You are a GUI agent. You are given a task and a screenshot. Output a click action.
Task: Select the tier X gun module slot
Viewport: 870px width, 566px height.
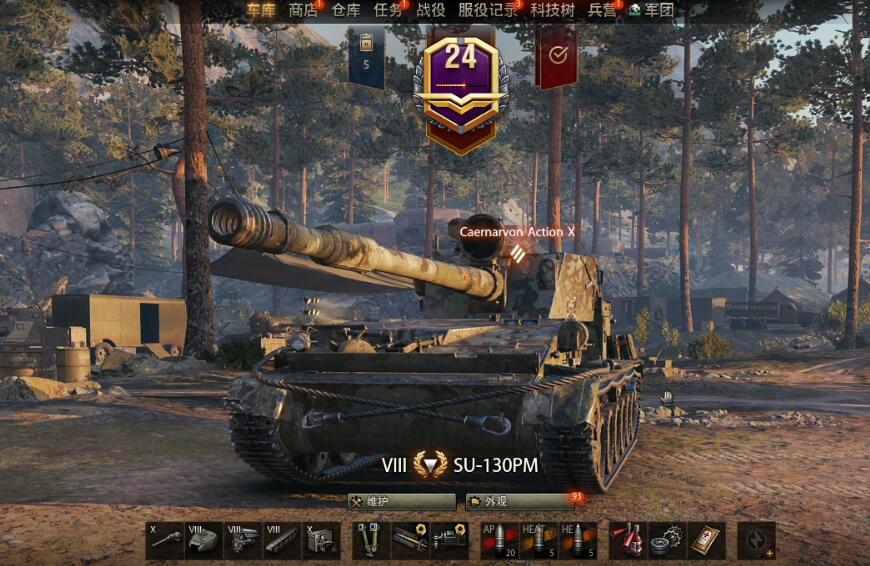pos(165,540)
